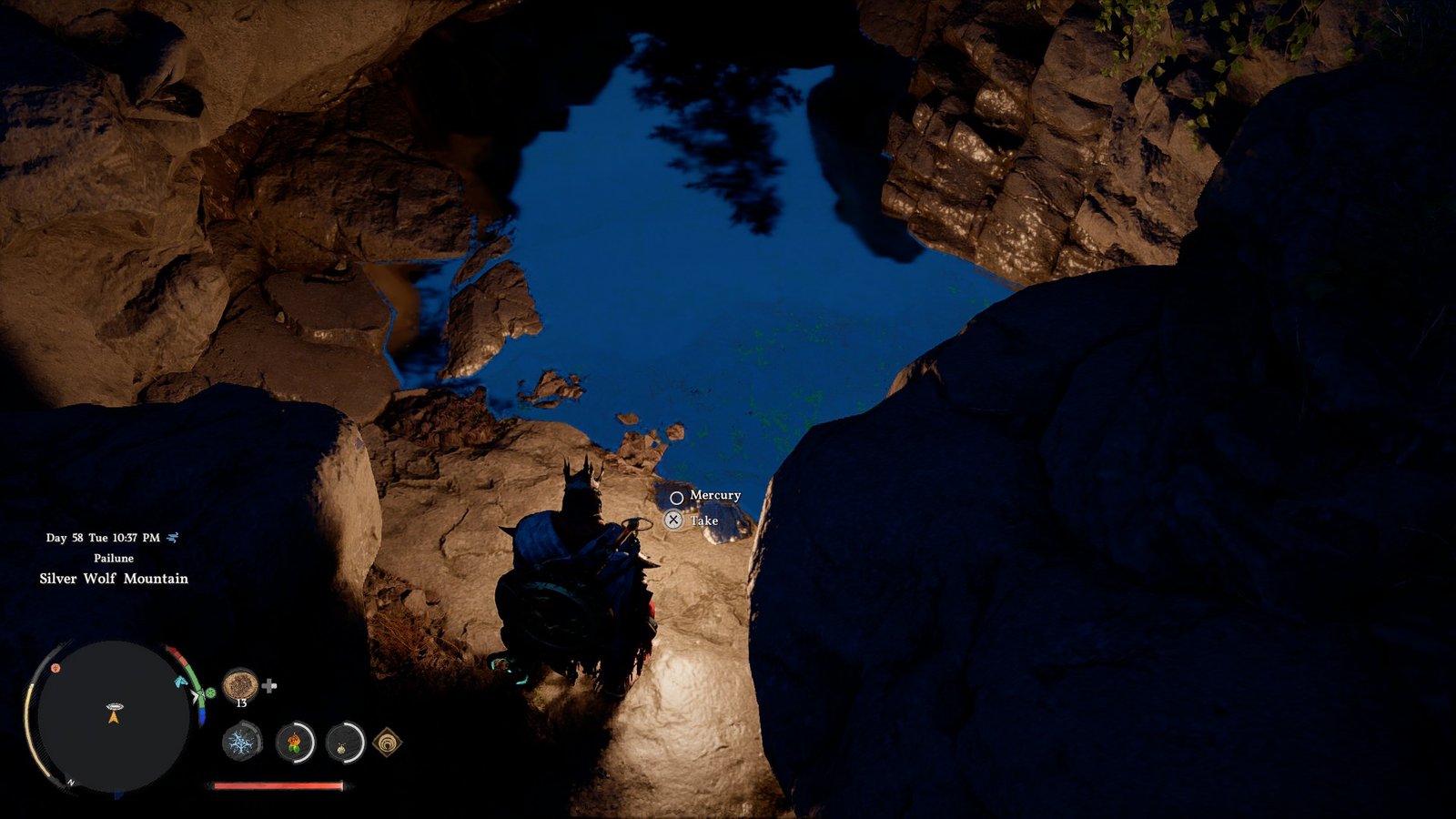Activate the blue frost crystal ability
1456x819 pixels.
click(241, 743)
